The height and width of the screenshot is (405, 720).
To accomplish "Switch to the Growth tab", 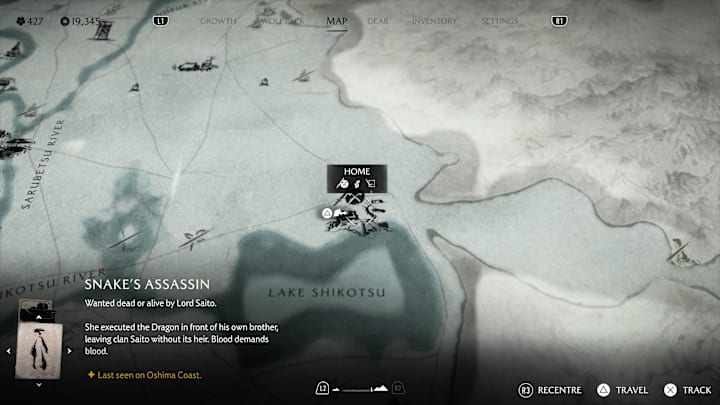I will coord(218,20).
